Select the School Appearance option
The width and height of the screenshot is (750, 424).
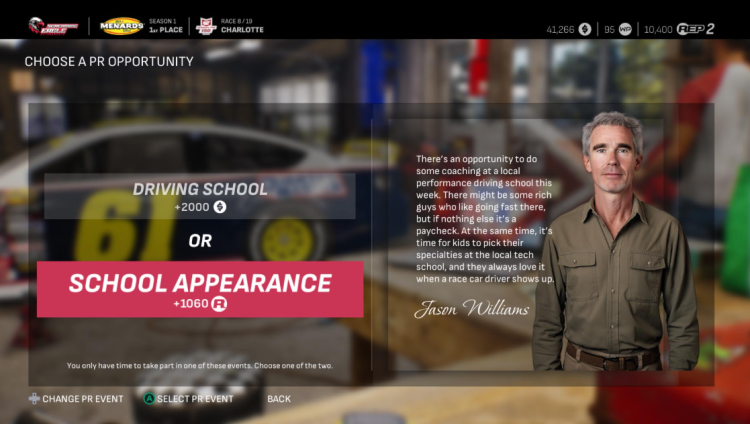[200, 289]
